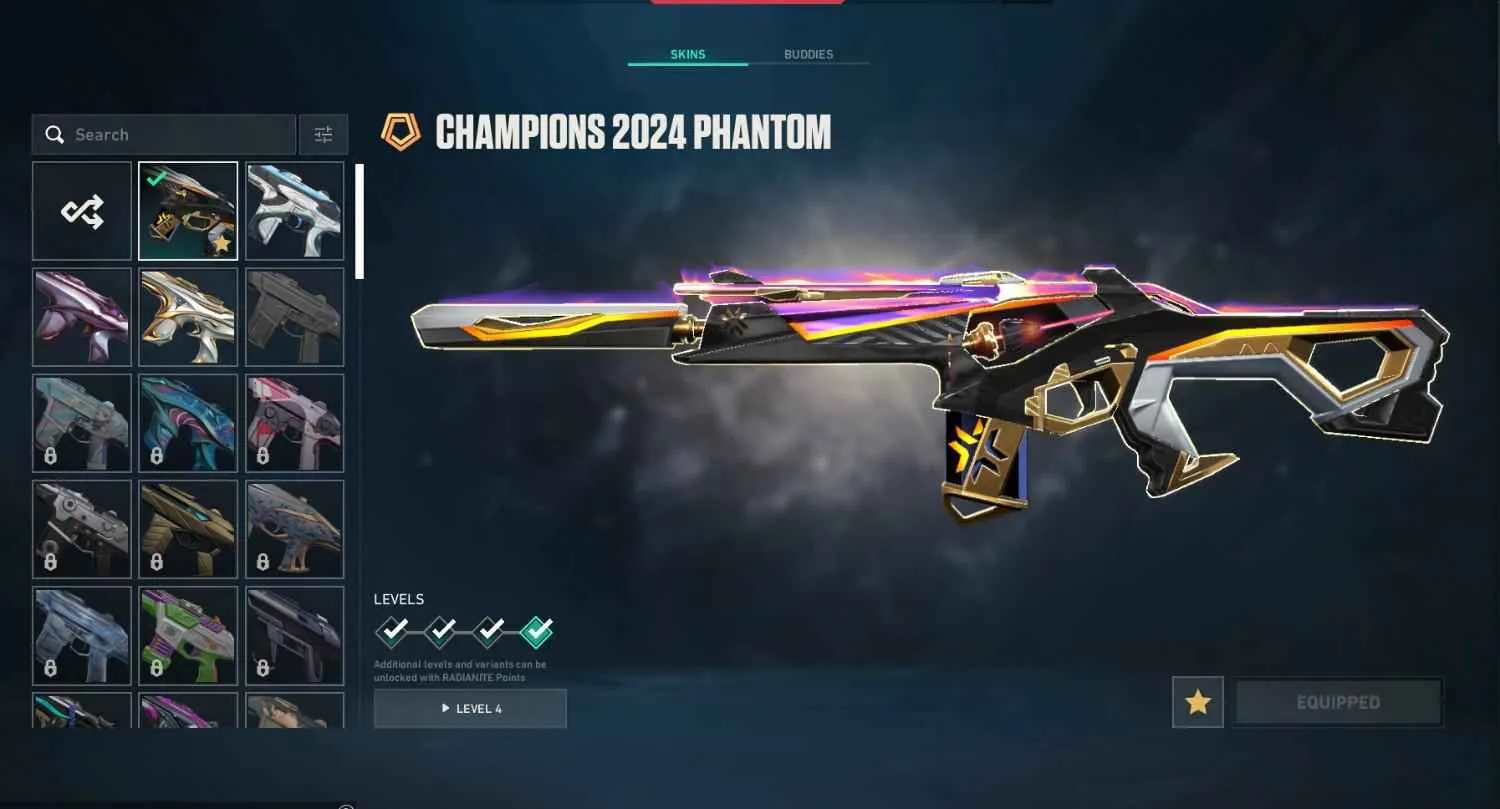Toggle the favorite star for Champions 2024 Phantom
The height and width of the screenshot is (809, 1500).
[1197, 702]
